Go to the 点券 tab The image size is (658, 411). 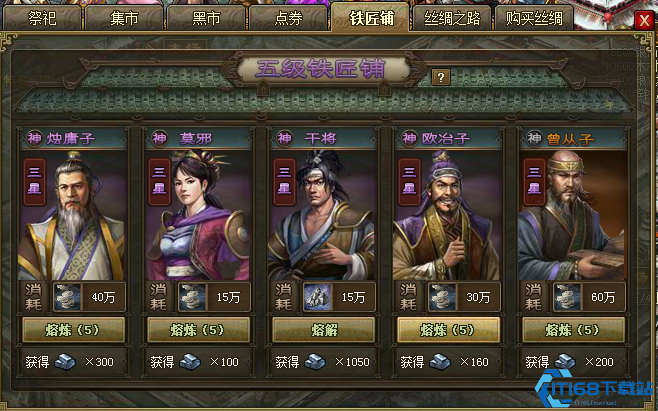287,18
